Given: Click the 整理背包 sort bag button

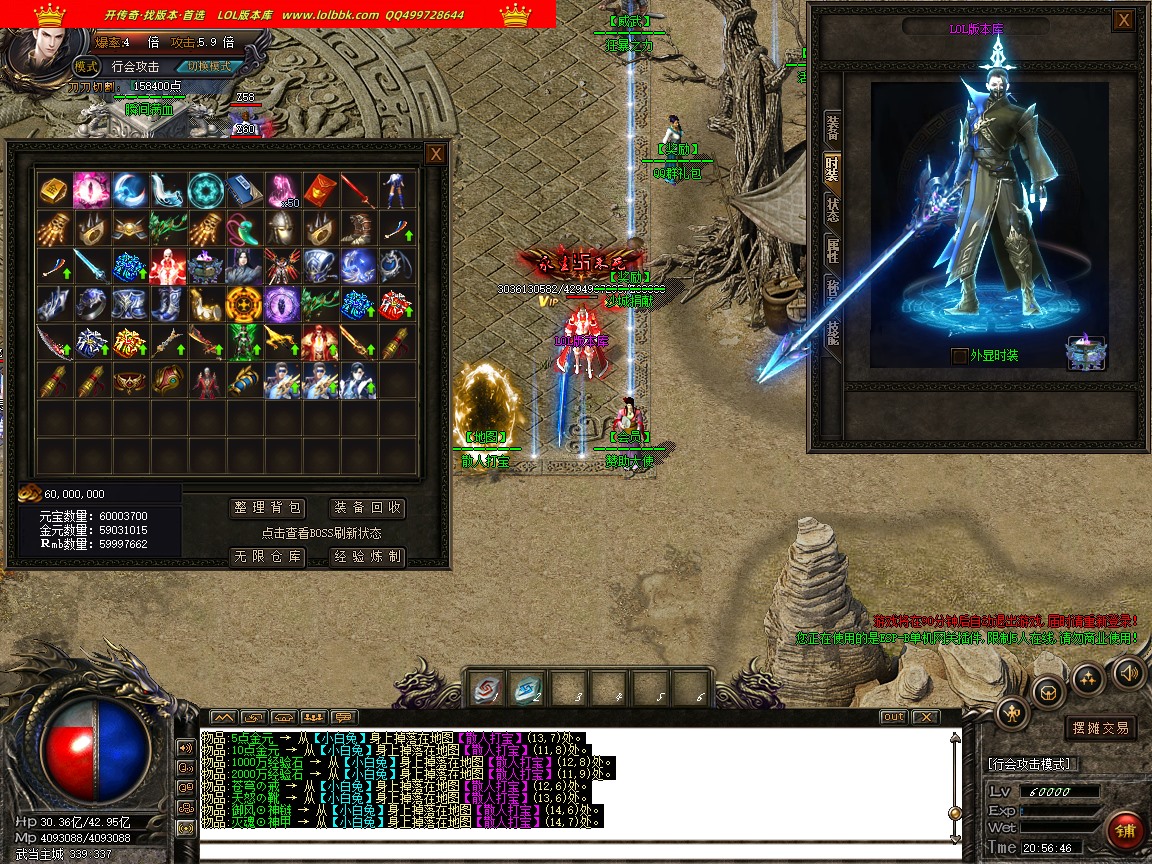Looking at the screenshot, I should [x=266, y=508].
